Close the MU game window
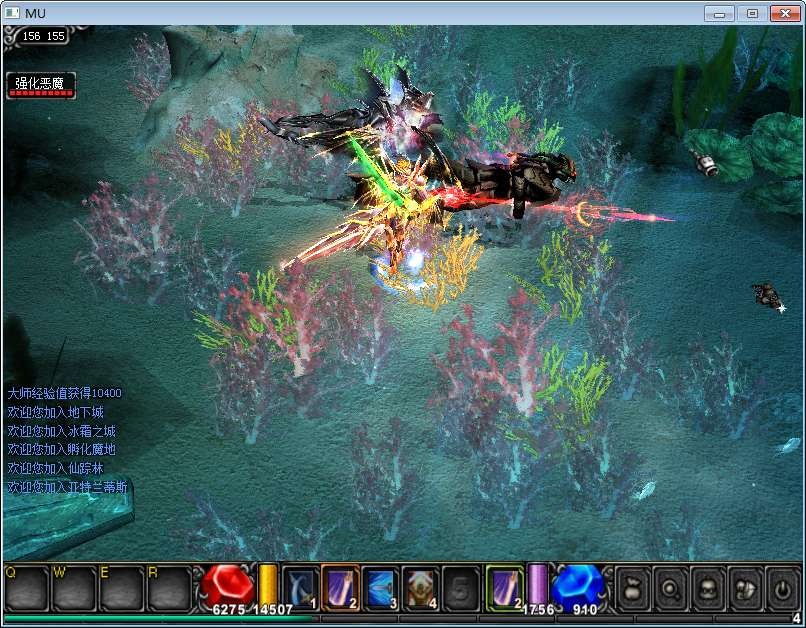 coord(783,13)
